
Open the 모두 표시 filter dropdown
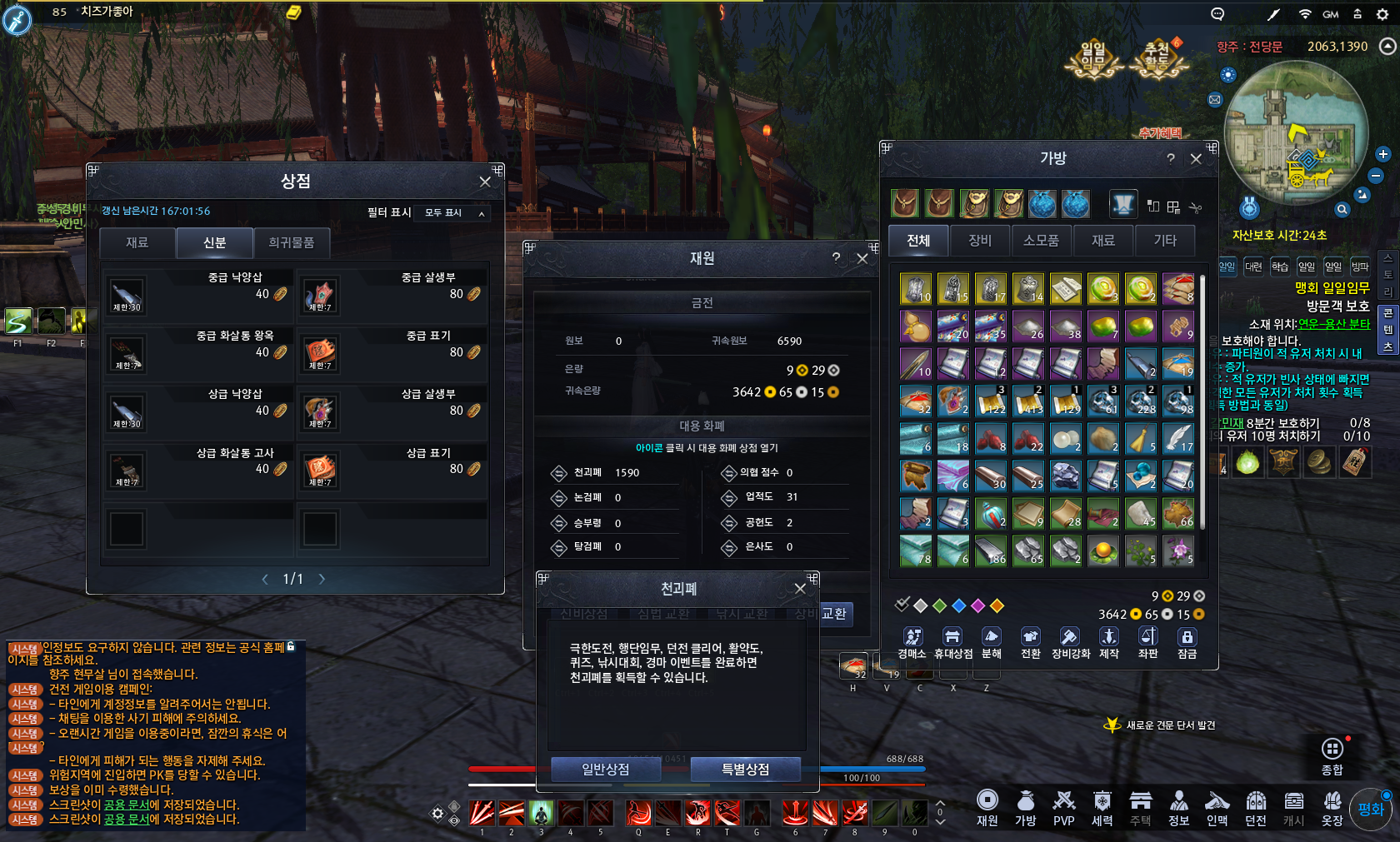coord(454,213)
